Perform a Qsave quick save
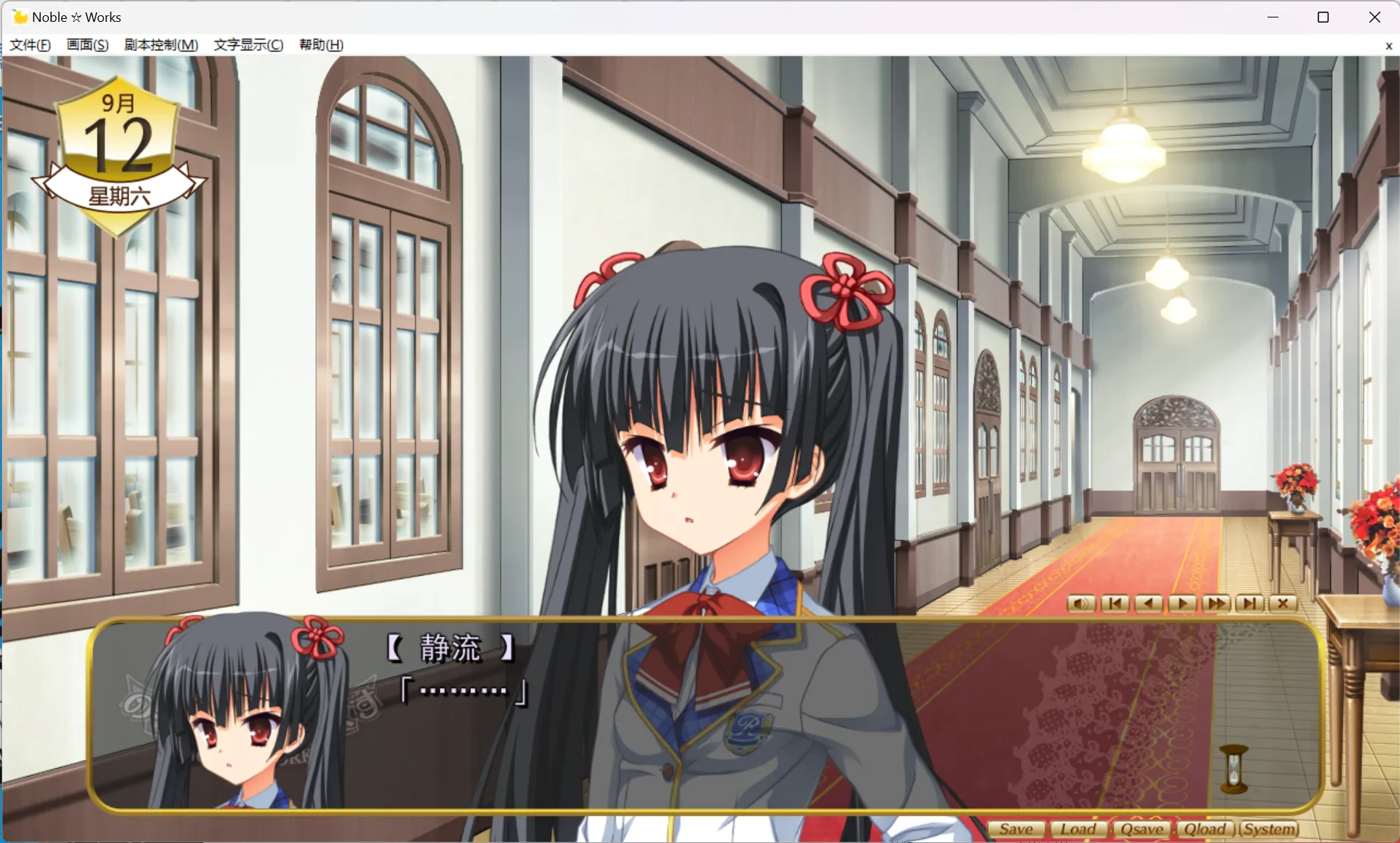 click(1142, 828)
